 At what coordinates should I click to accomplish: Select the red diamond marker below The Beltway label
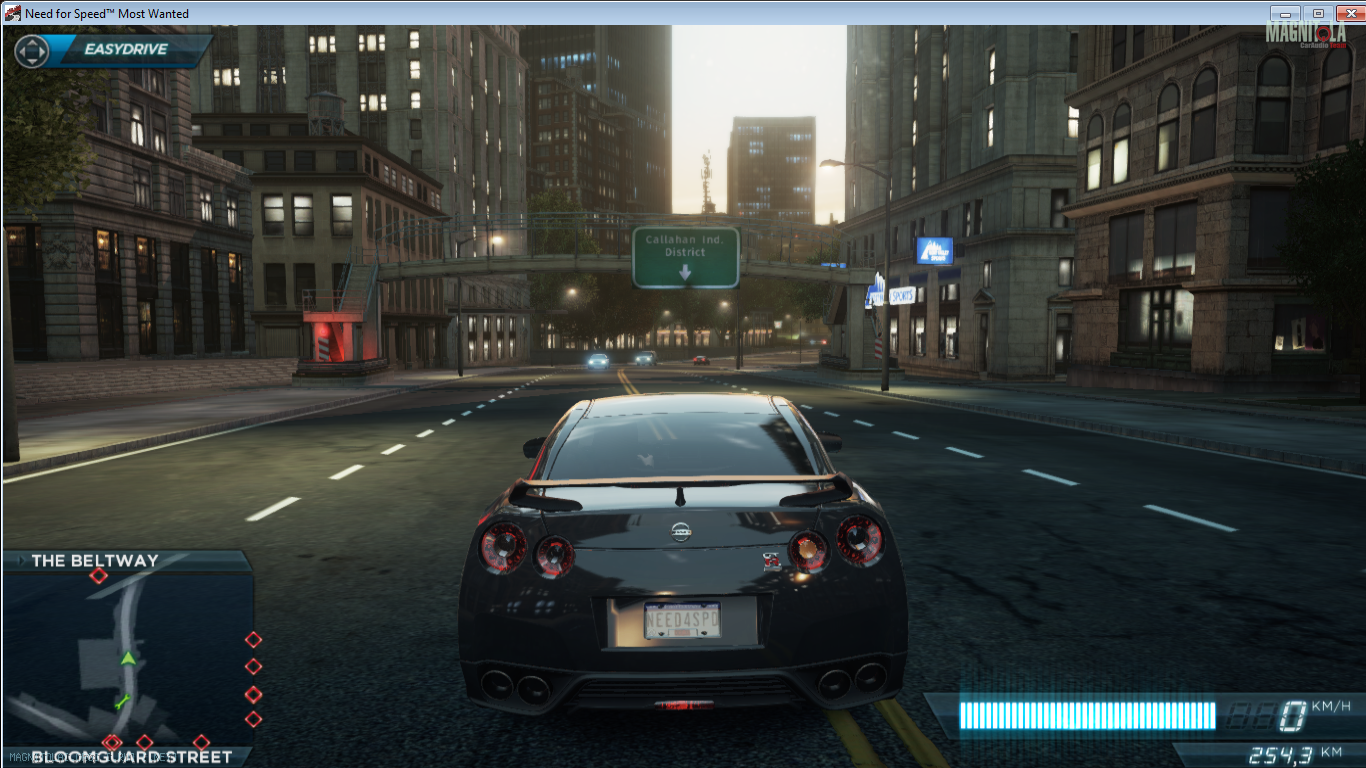(98, 575)
